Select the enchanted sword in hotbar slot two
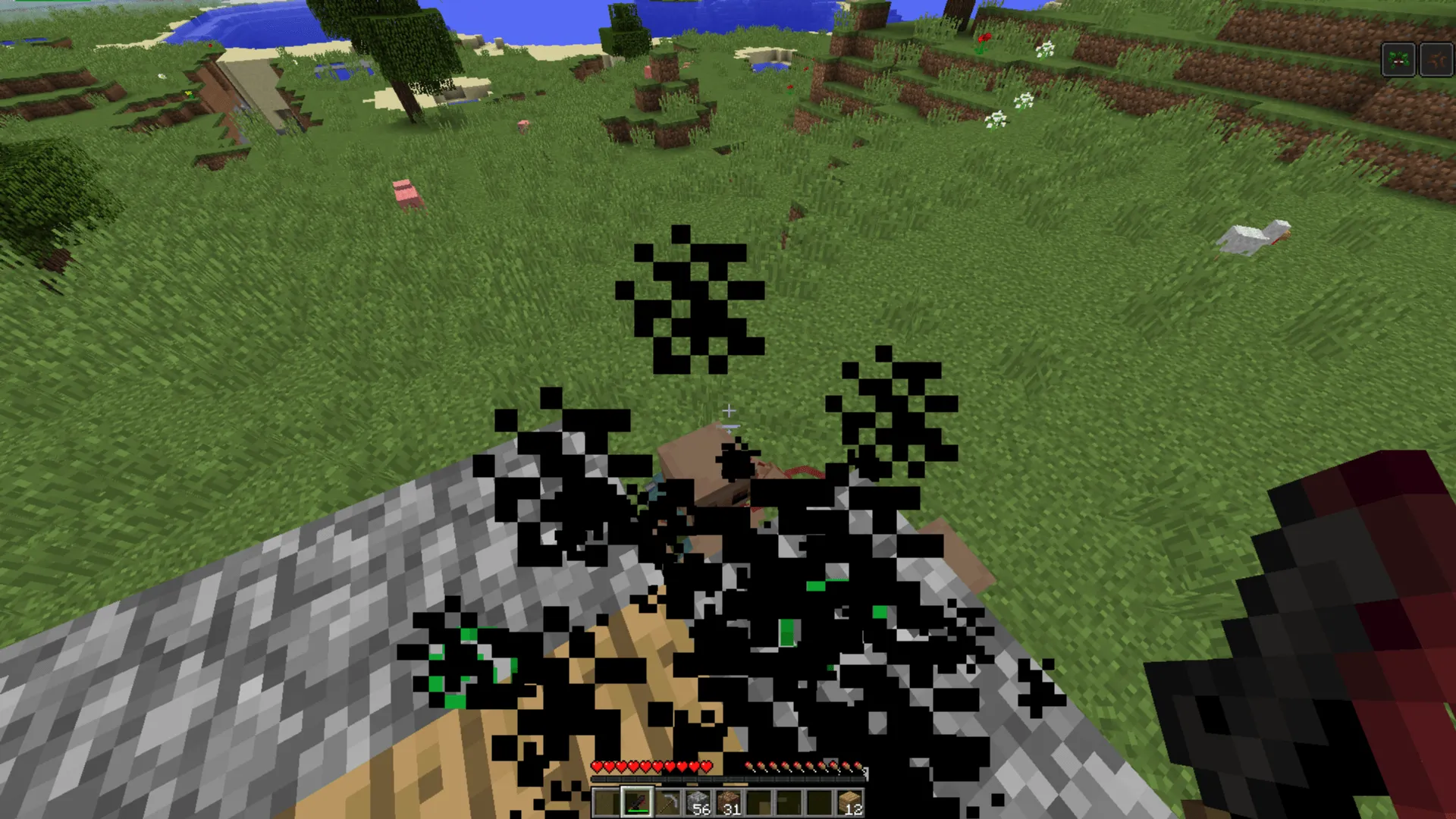The height and width of the screenshot is (819, 1456). tap(639, 800)
